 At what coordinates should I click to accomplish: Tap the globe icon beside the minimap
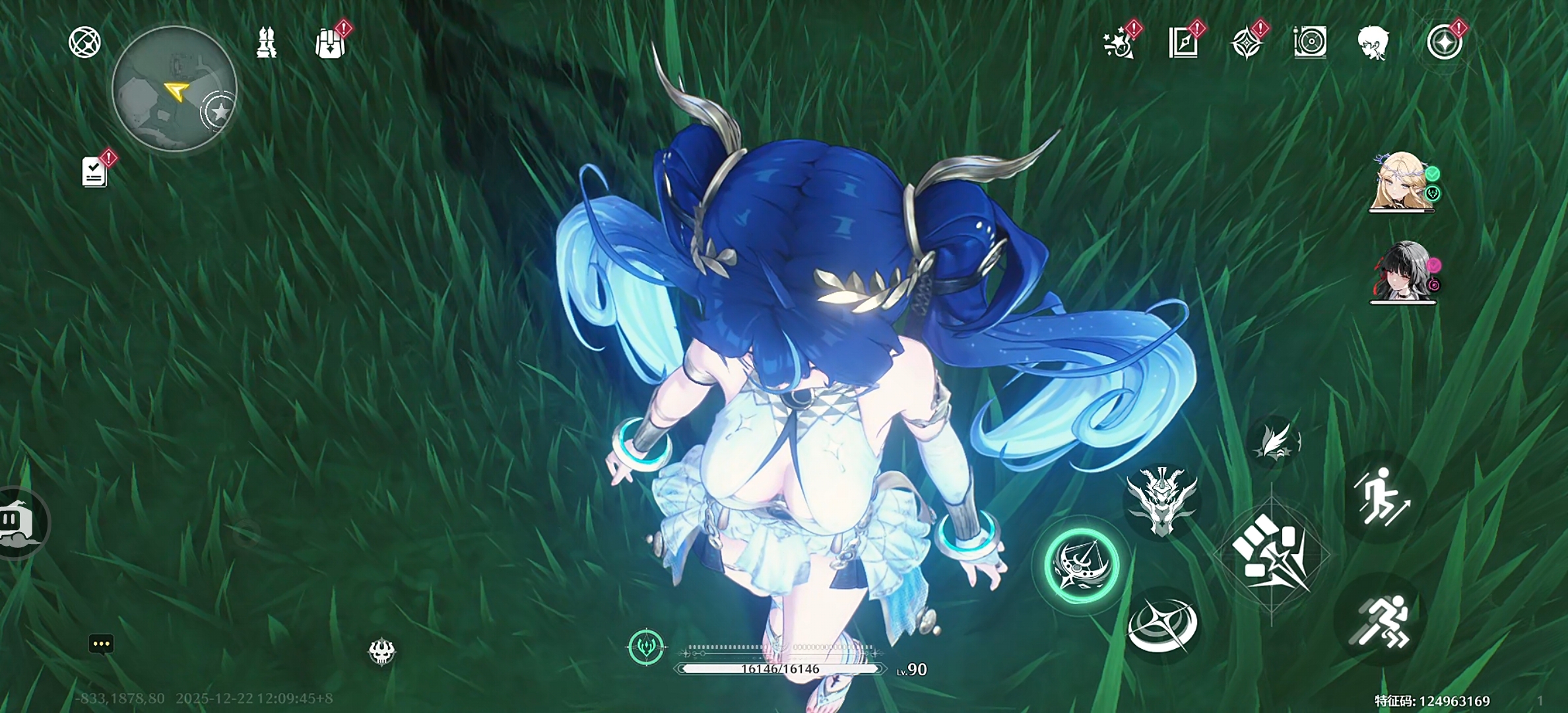coord(85,43)
